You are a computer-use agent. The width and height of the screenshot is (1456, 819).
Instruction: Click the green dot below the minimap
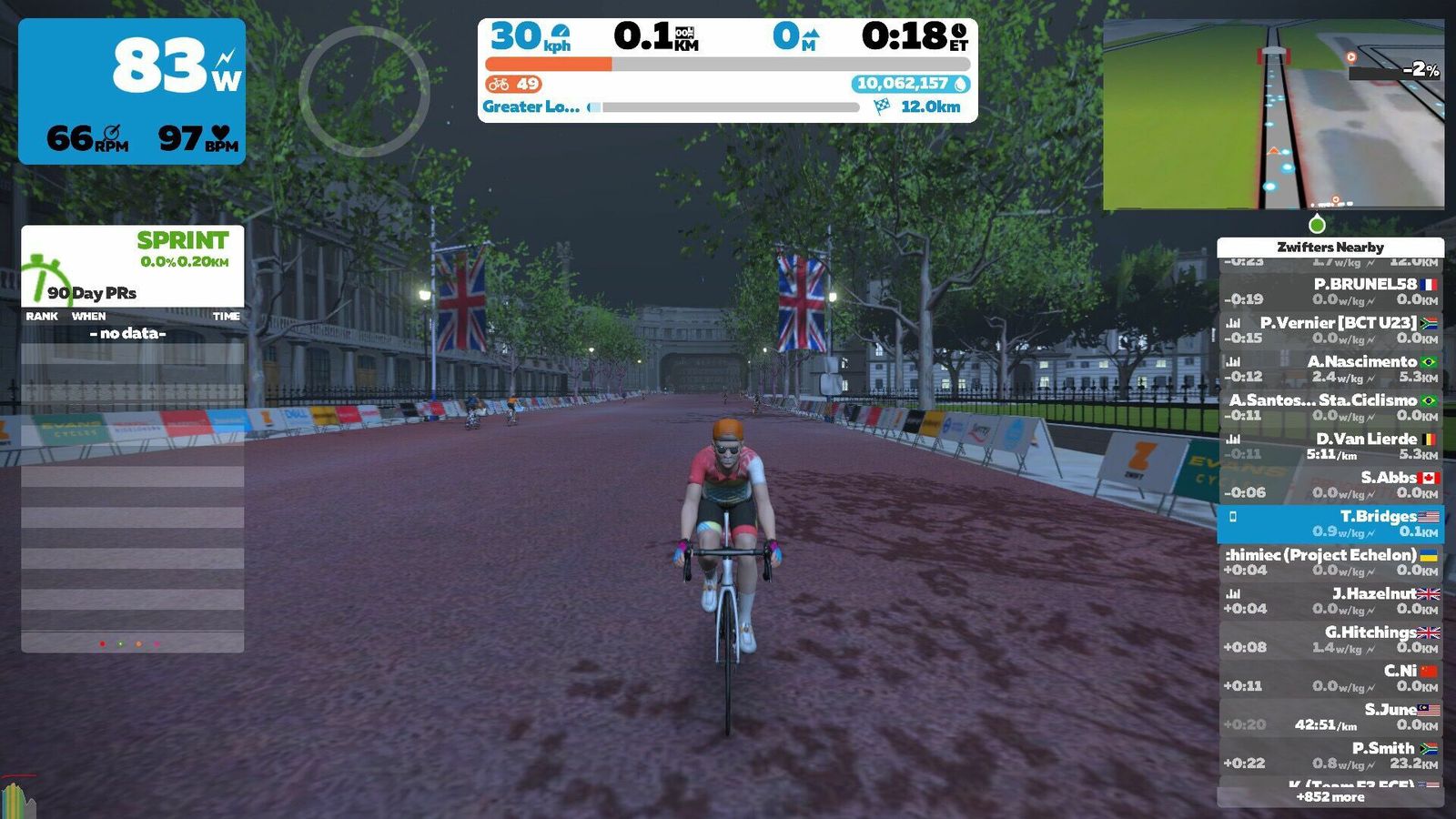tap(1317, 224)
